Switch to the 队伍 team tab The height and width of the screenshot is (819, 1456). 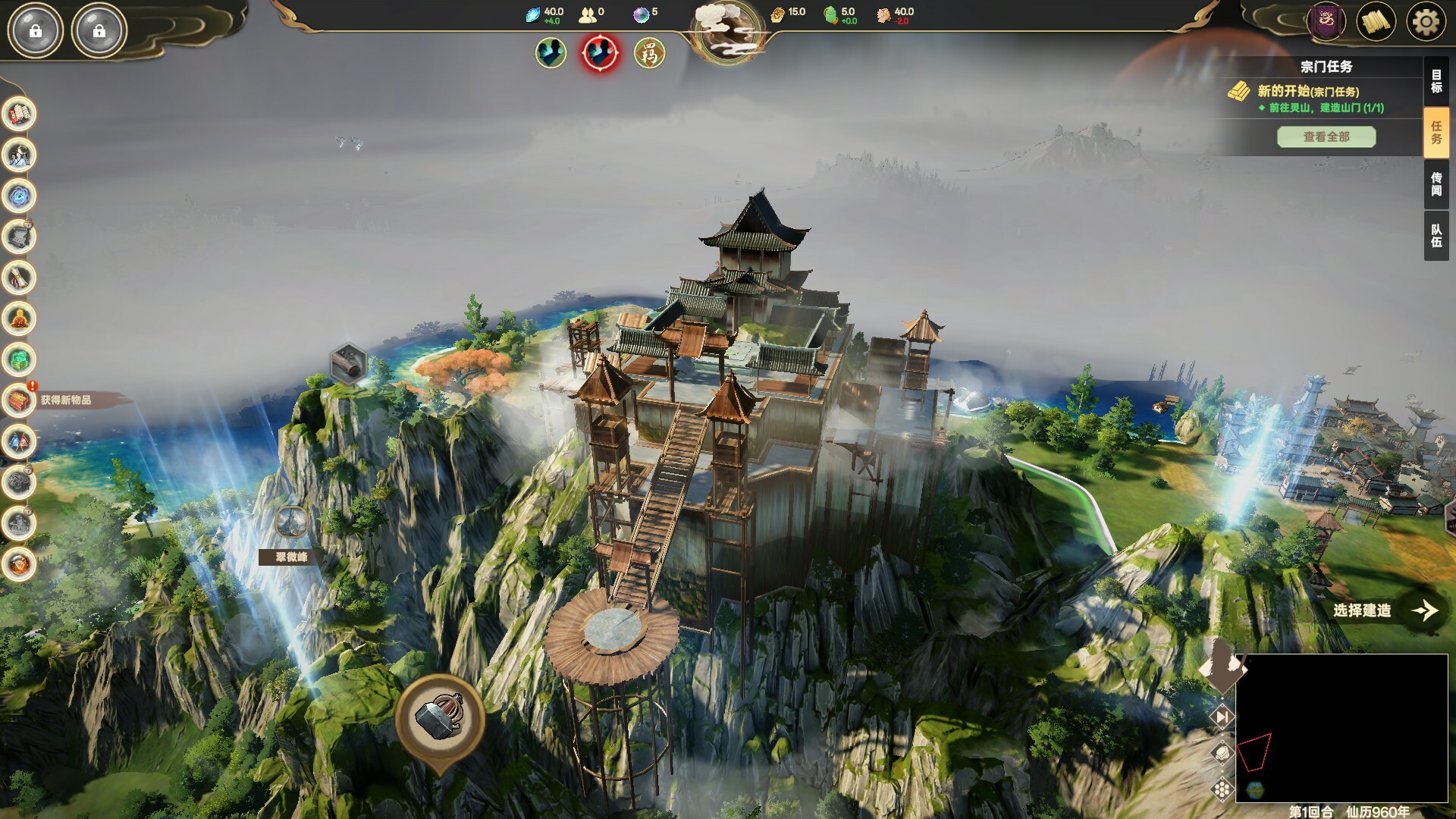point(1436,236)
